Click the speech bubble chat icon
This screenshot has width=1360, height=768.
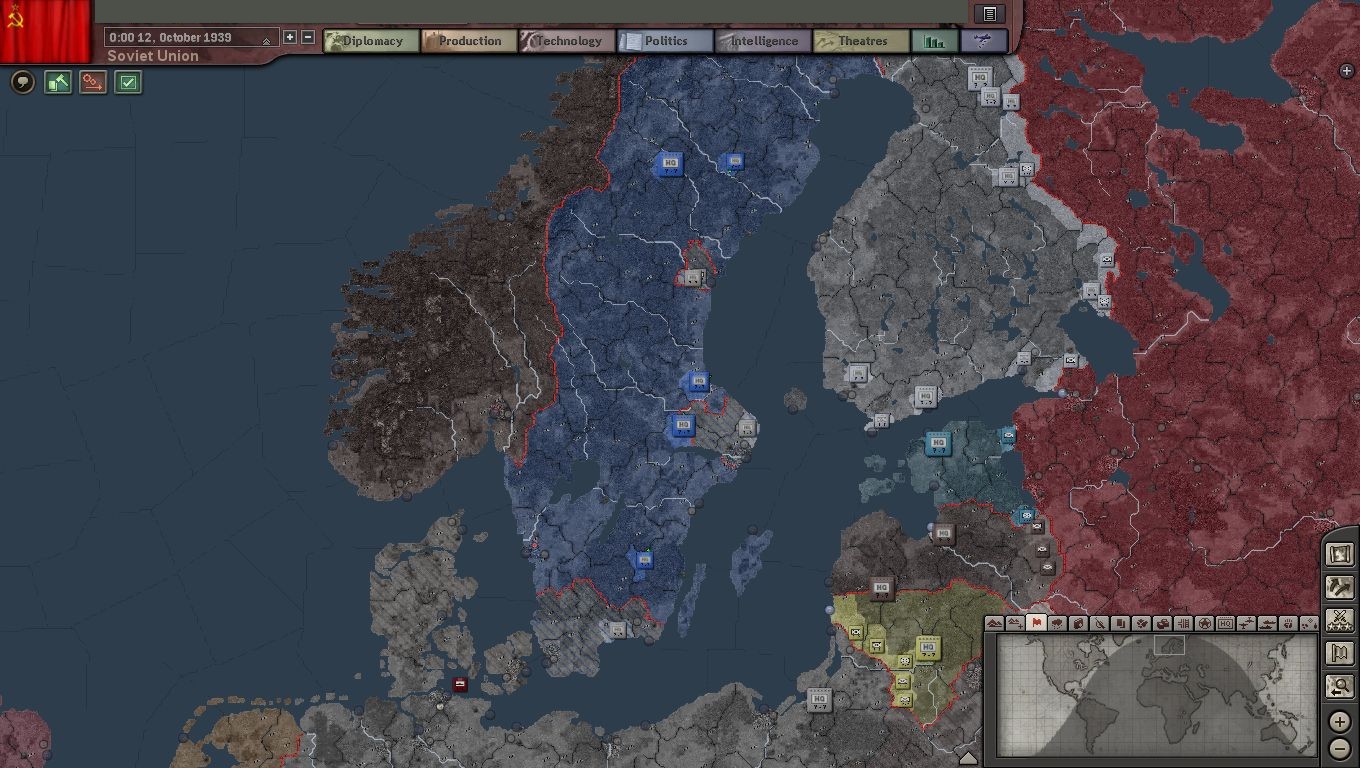(x=23, y=82)
